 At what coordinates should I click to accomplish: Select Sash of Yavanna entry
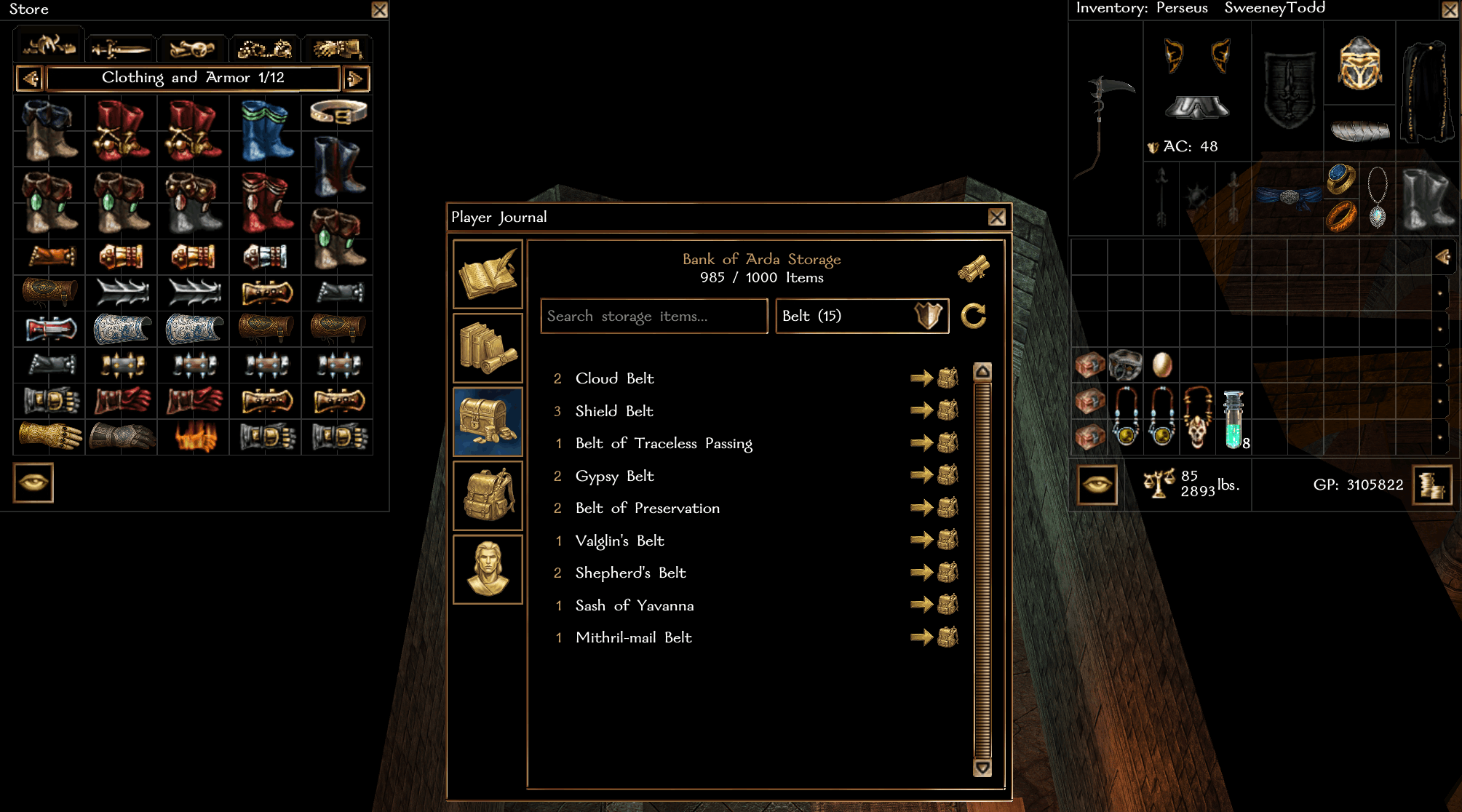coord(634,605)
